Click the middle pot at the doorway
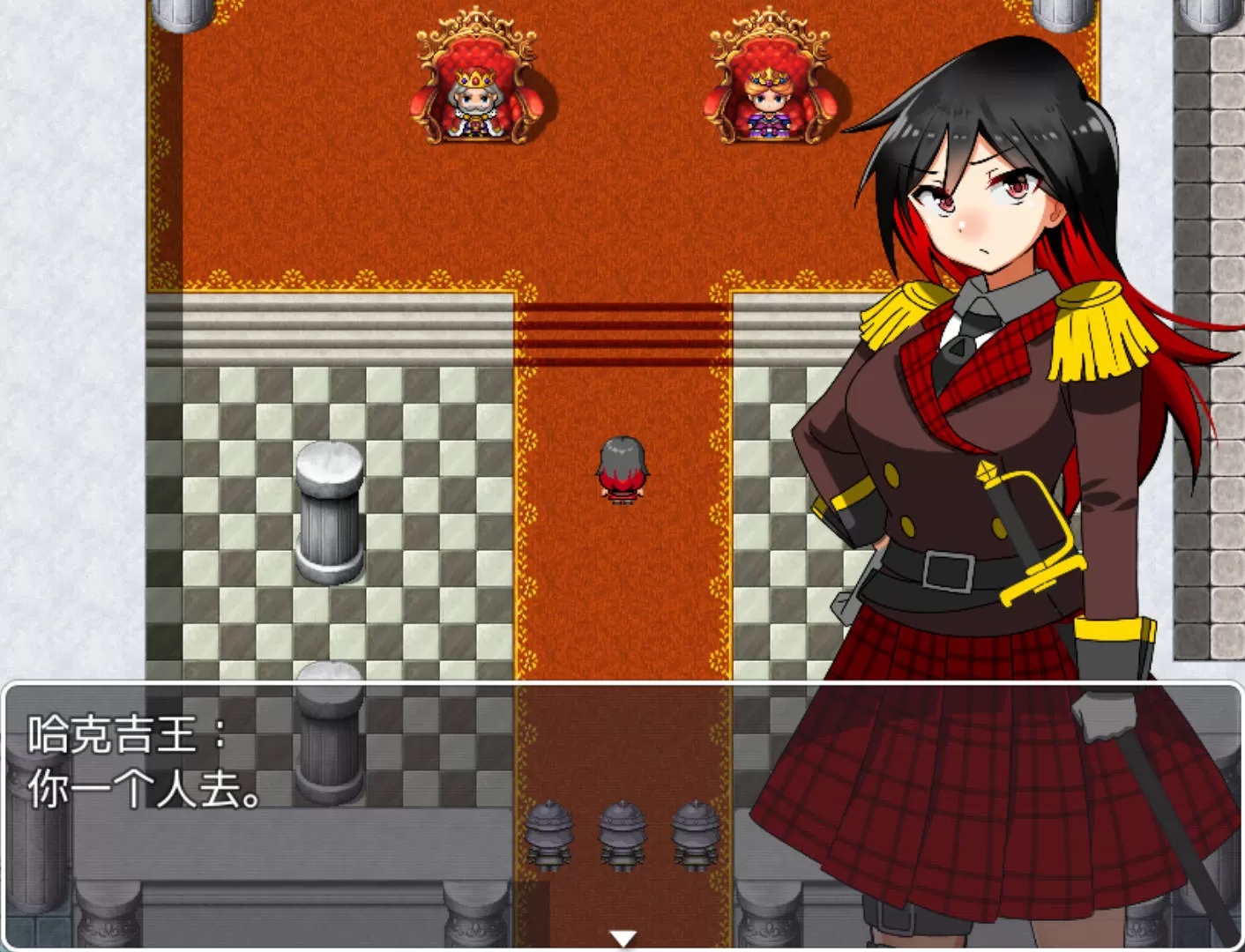Screen dimensions: 1245x952 [x=622, y=833]
